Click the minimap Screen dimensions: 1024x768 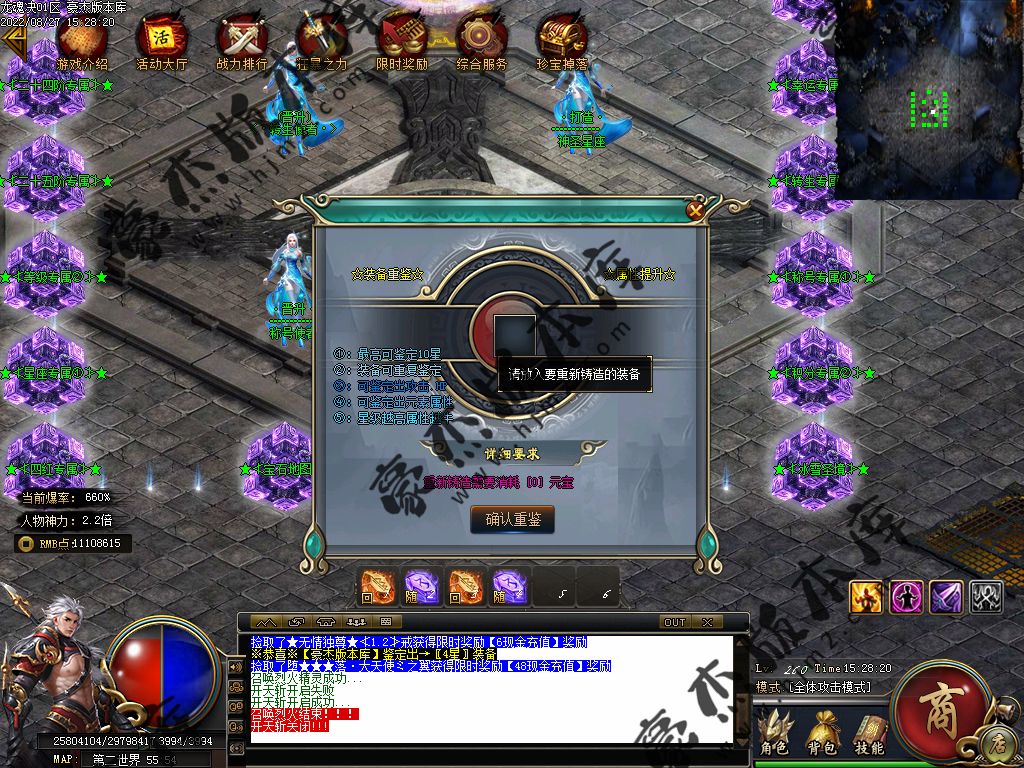929,98
